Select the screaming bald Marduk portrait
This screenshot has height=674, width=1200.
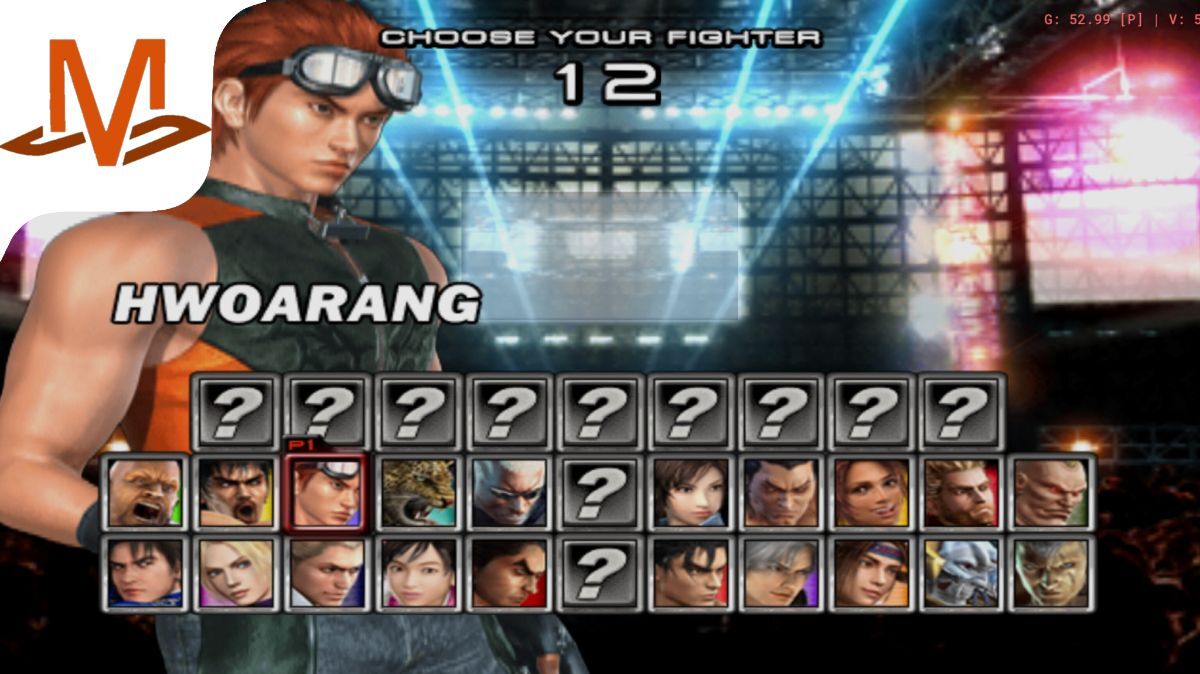pos(145,492)
